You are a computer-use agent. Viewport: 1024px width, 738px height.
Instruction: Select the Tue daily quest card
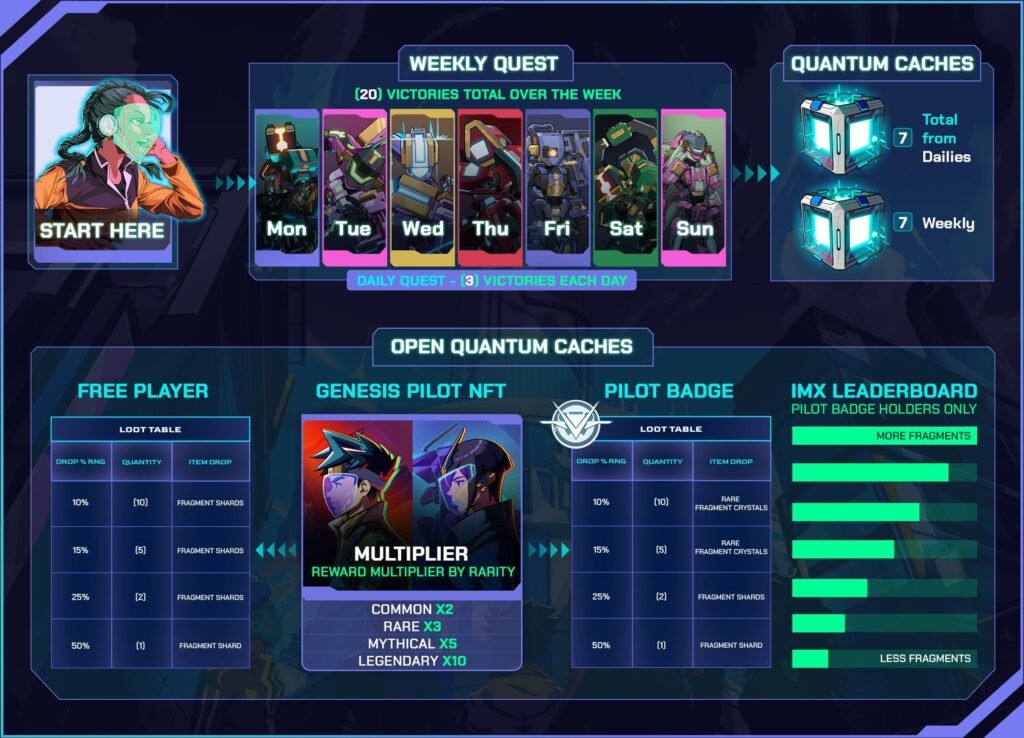coord(354,188)
